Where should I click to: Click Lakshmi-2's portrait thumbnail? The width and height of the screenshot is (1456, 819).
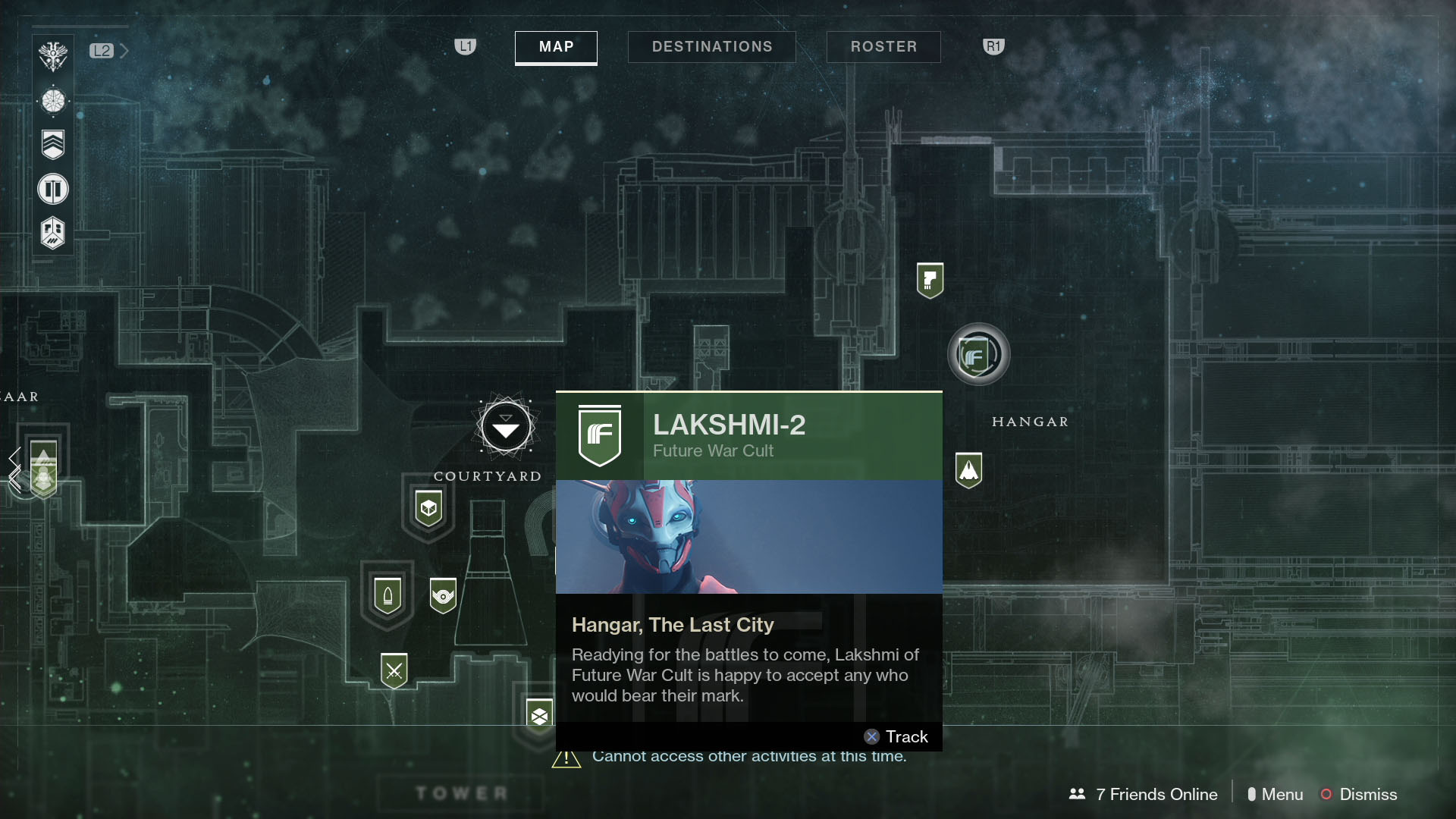[748, 536]
